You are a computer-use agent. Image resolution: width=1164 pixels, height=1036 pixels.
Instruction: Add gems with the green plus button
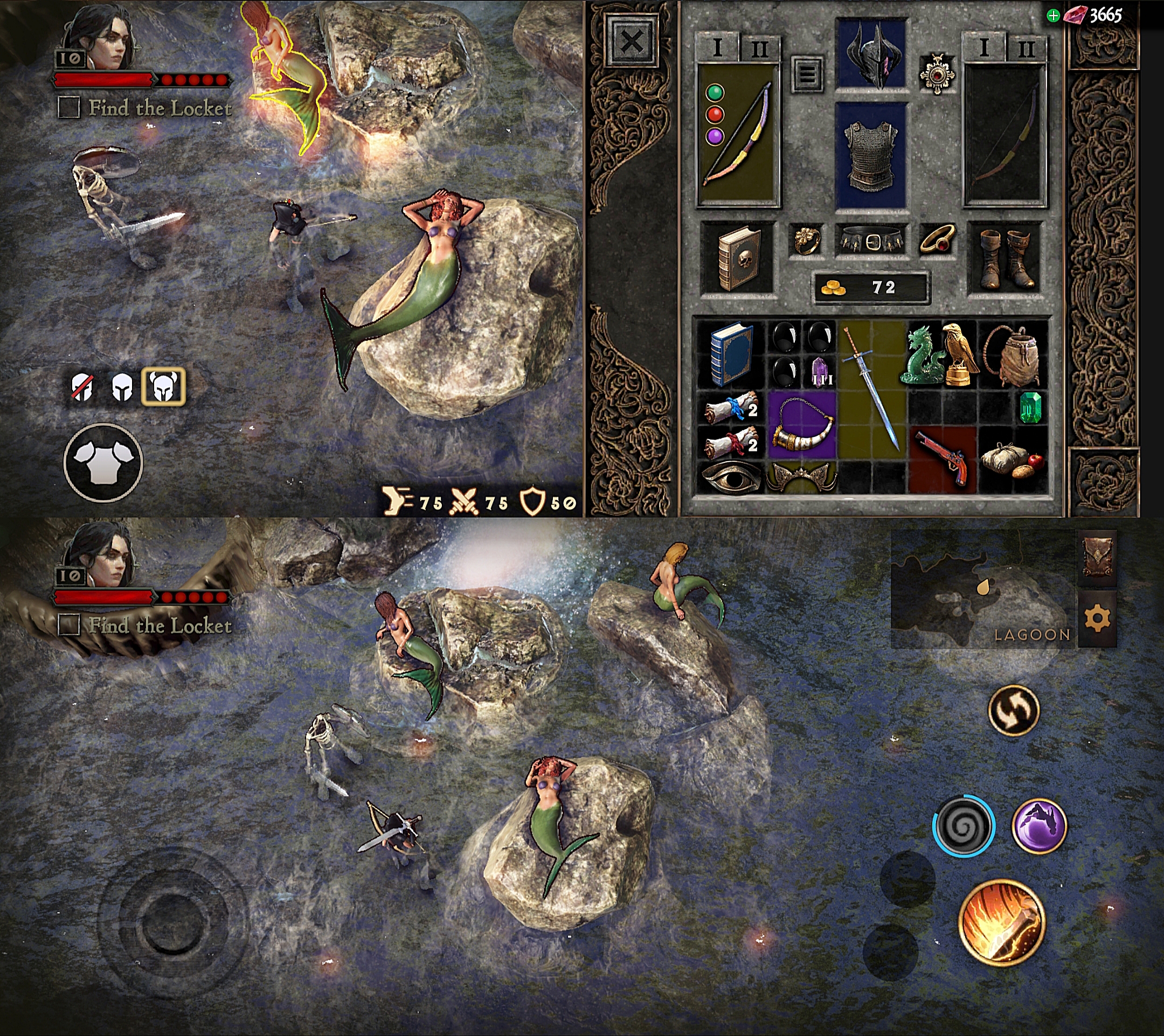pos(1053,16)
